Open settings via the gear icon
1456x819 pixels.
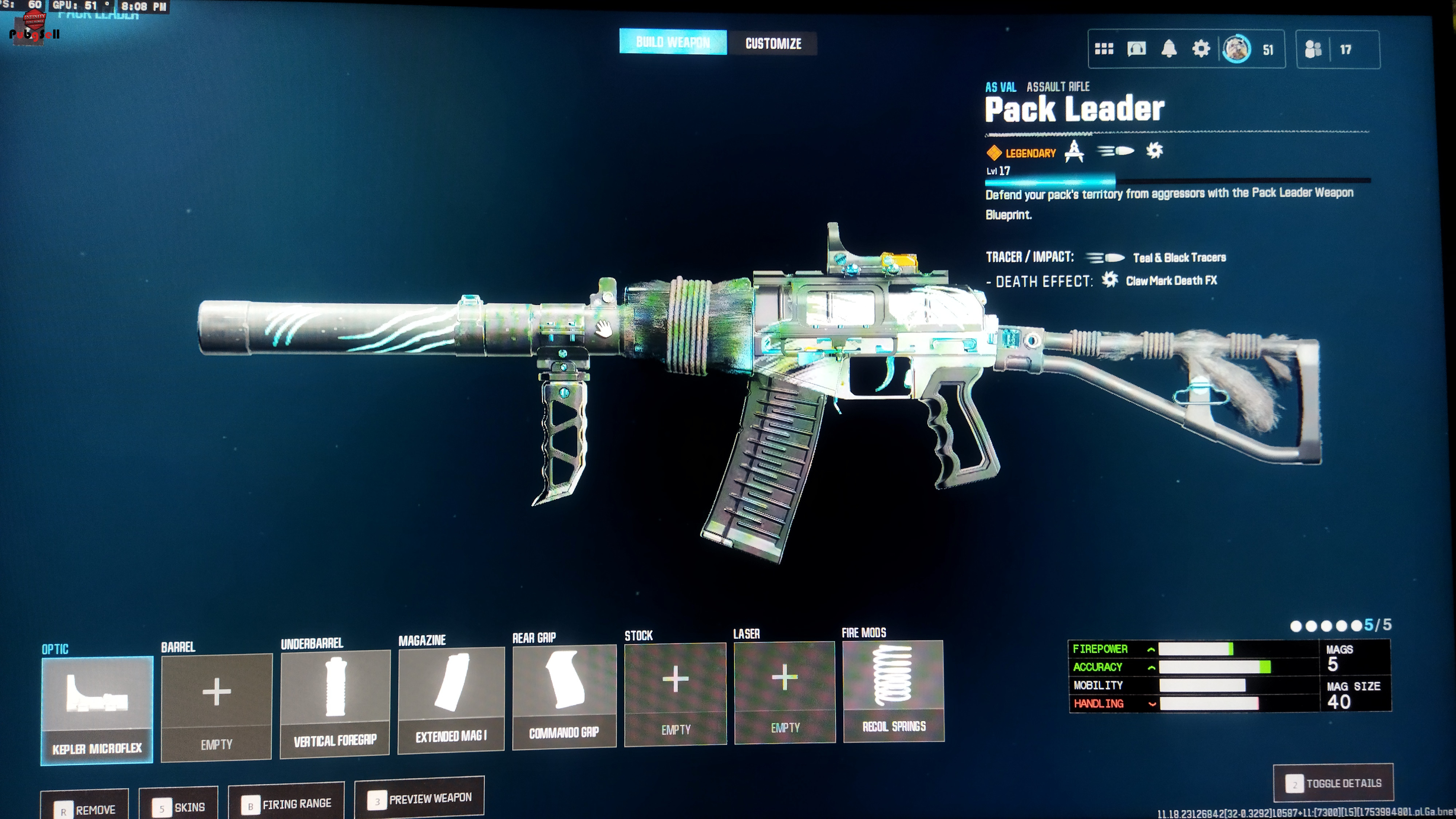(1201, 49)
